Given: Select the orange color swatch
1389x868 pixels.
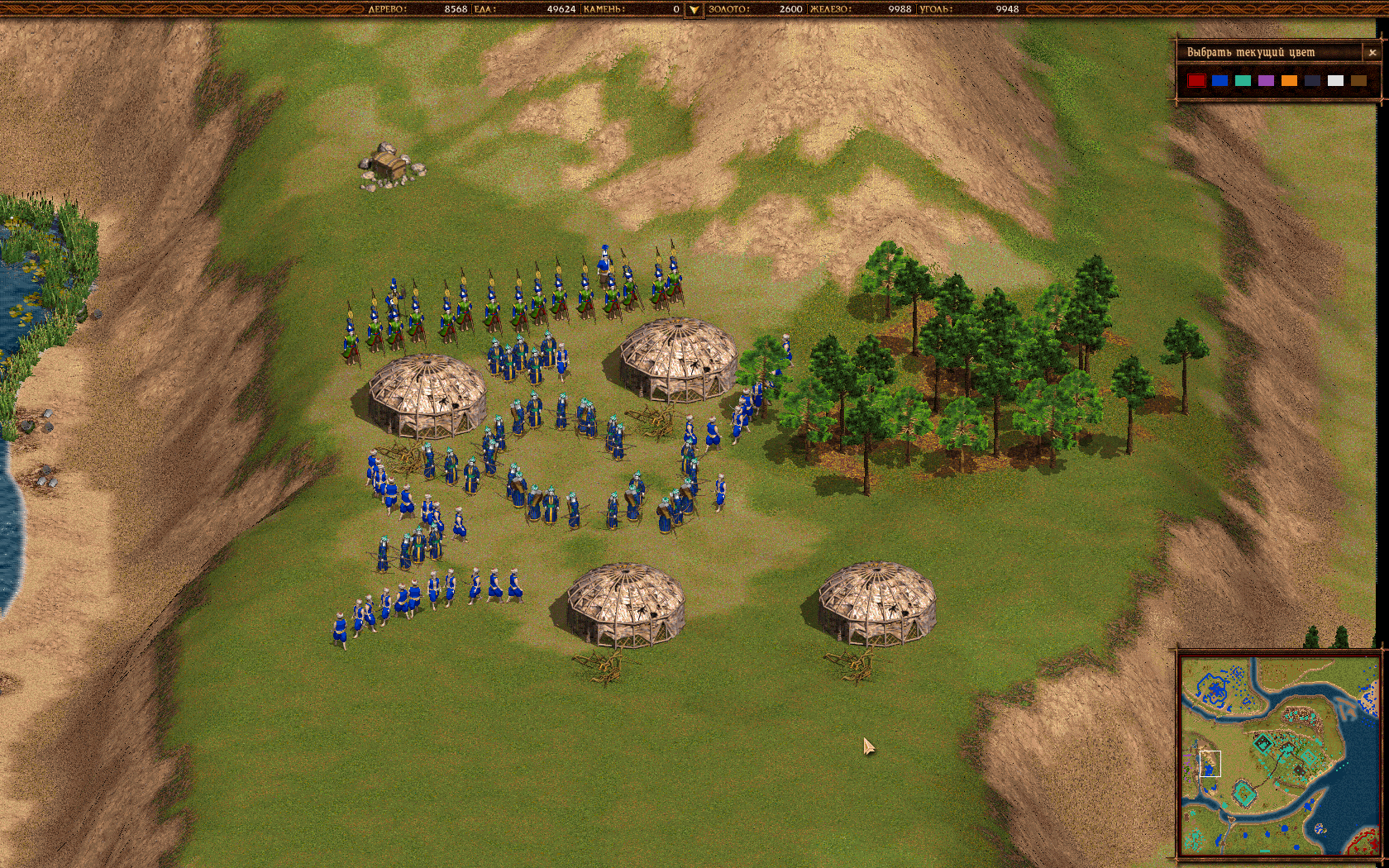Looking at the screenshot, I should coord(1289,80).
